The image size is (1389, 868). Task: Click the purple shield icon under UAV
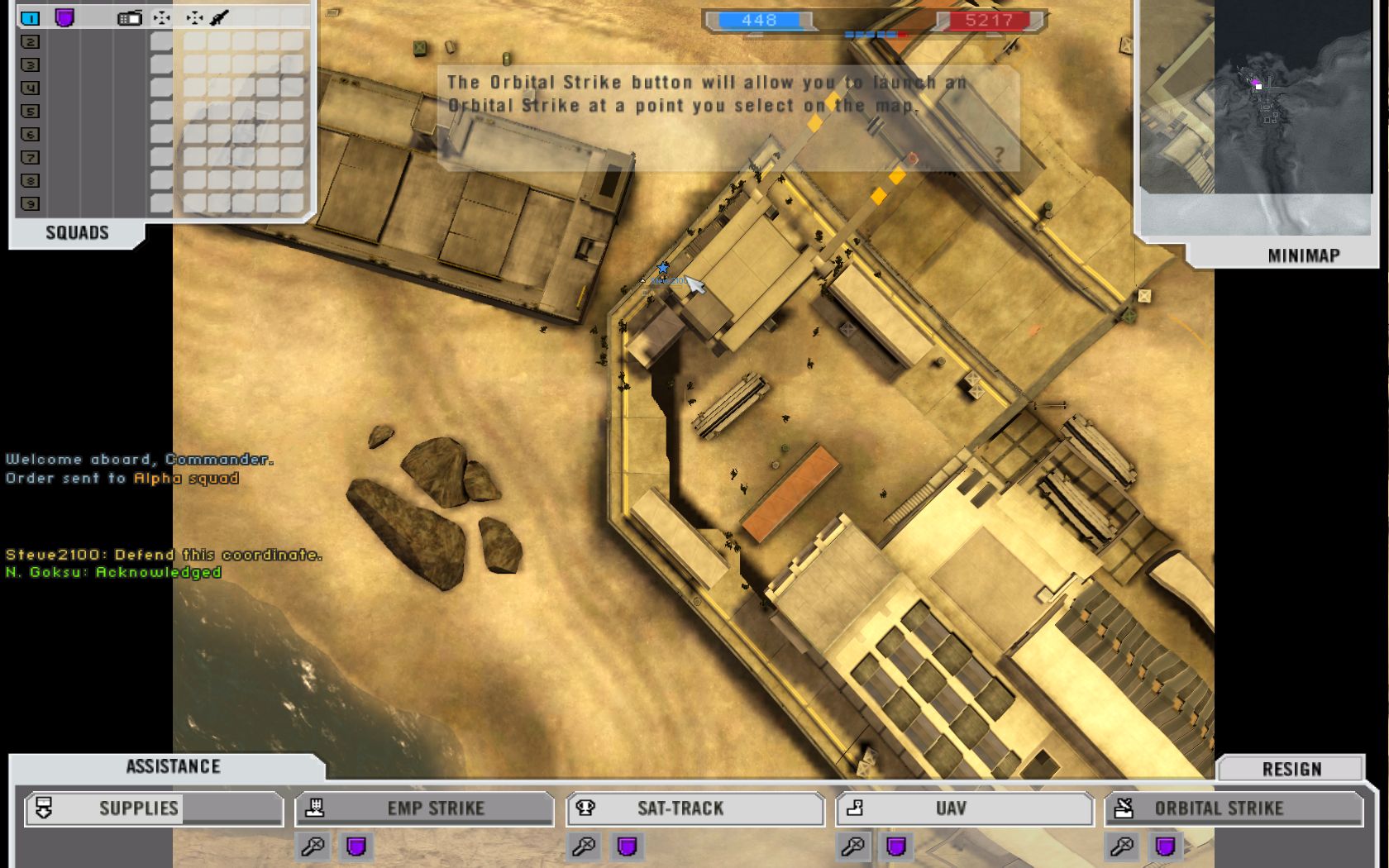coord(896,847)
